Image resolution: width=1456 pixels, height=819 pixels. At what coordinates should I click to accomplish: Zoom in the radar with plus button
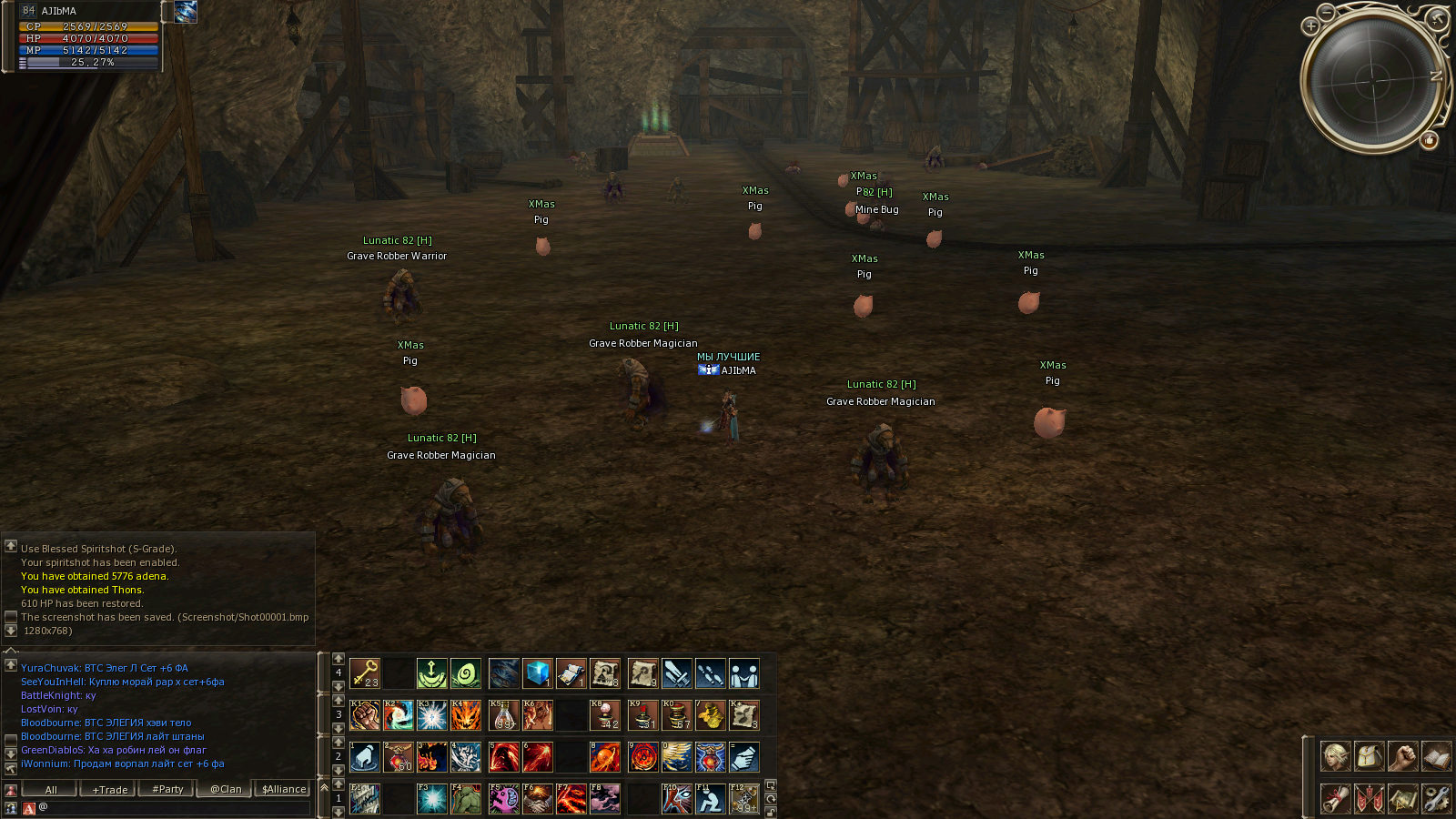pyautogui.click(x=1311, y=26)
